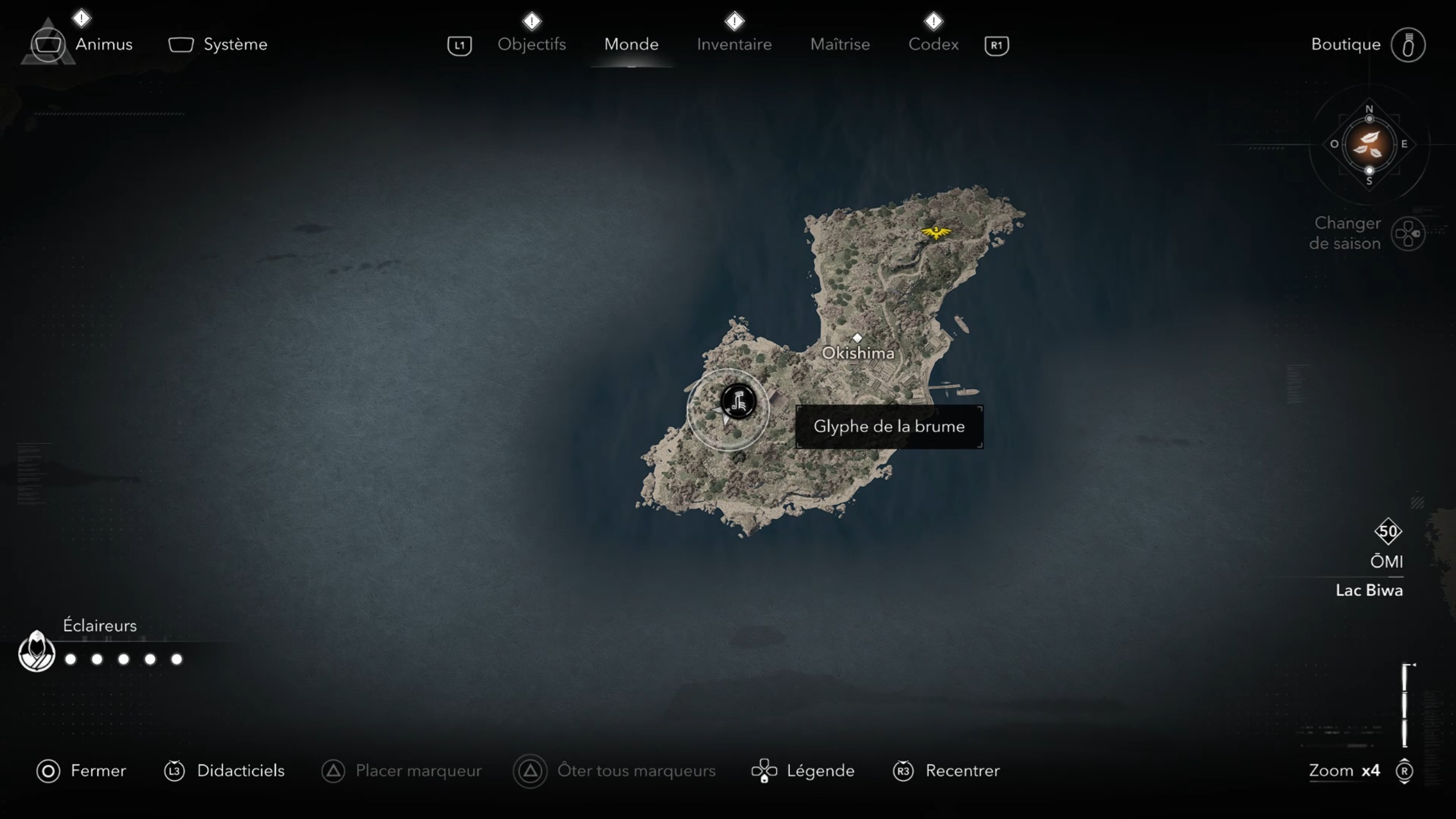Screen dimensions: 1456x819
Task: Click the season compass icon
Action: [x=1368, y=145]
